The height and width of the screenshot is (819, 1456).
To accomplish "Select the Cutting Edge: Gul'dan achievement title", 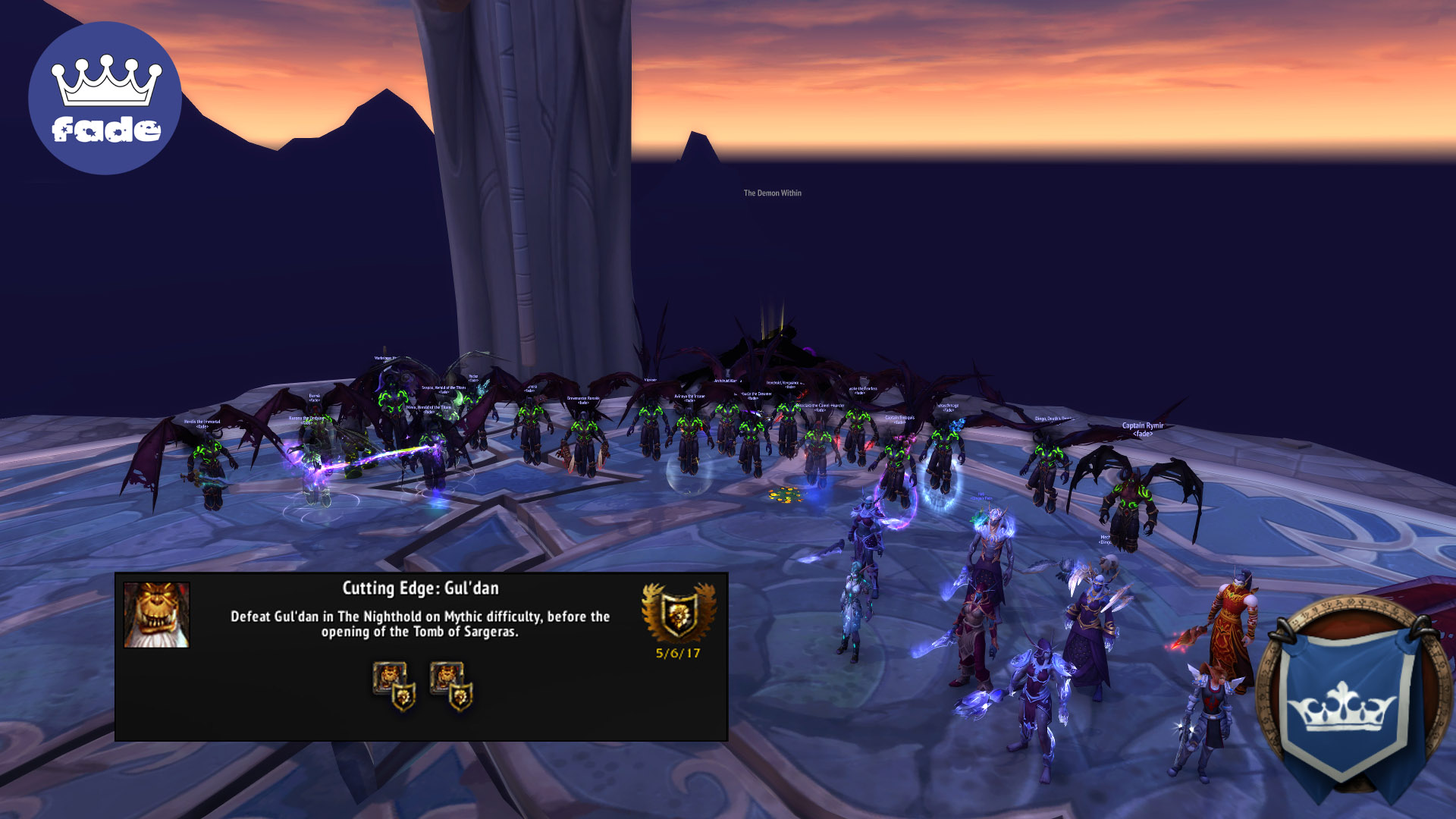I will click(x=420, y=588).
